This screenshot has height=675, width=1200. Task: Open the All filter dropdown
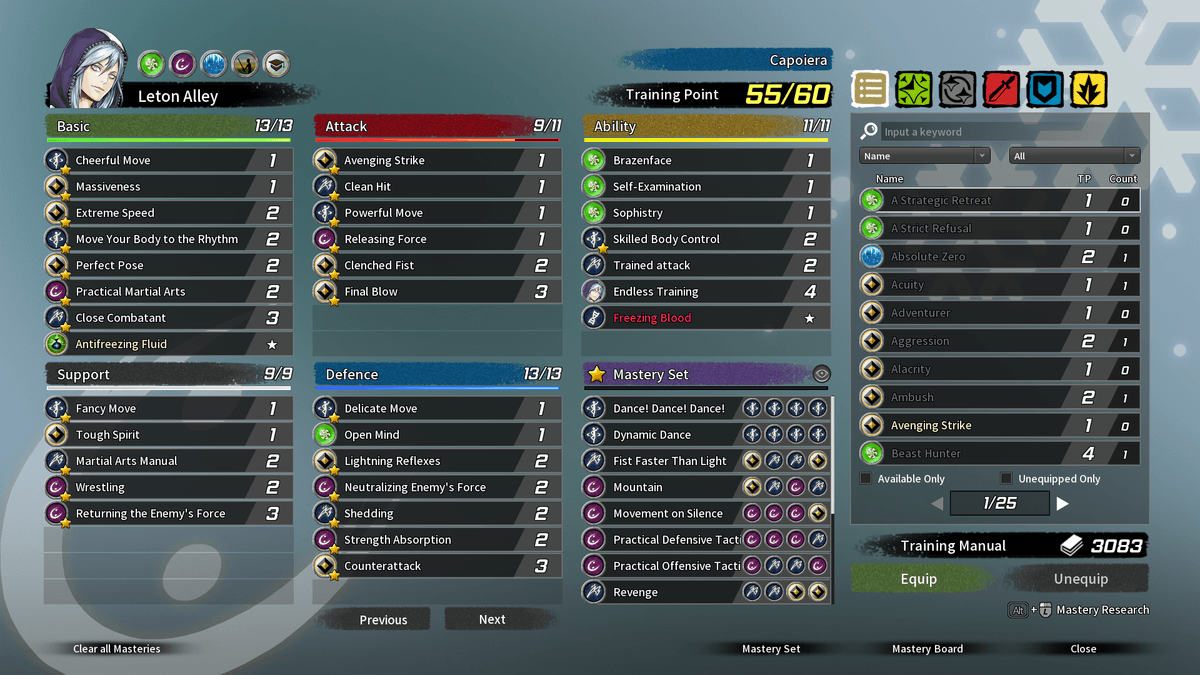[x=1074, y=156]
